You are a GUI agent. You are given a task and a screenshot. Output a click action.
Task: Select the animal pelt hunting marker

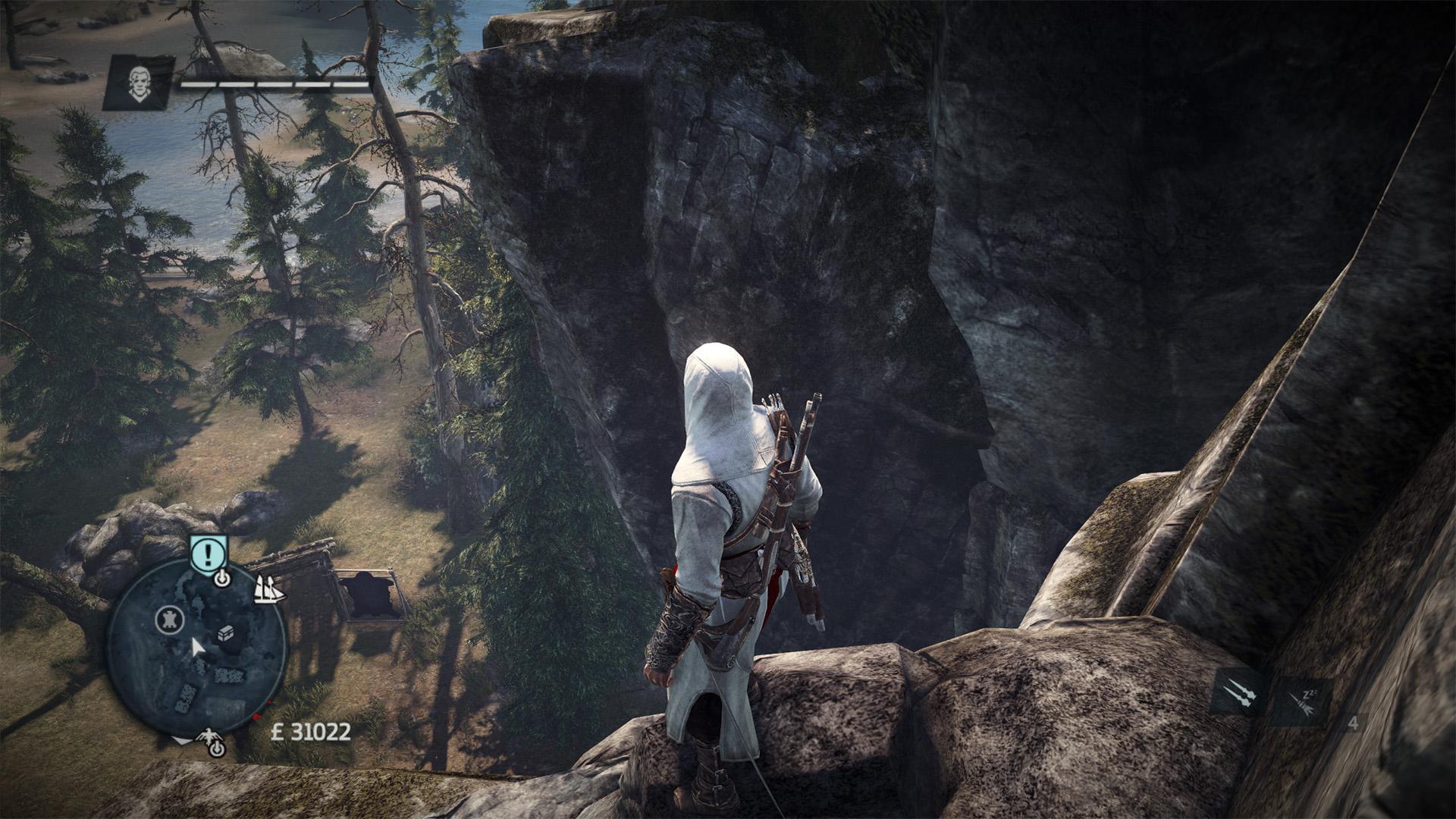[x=170, y=620]
